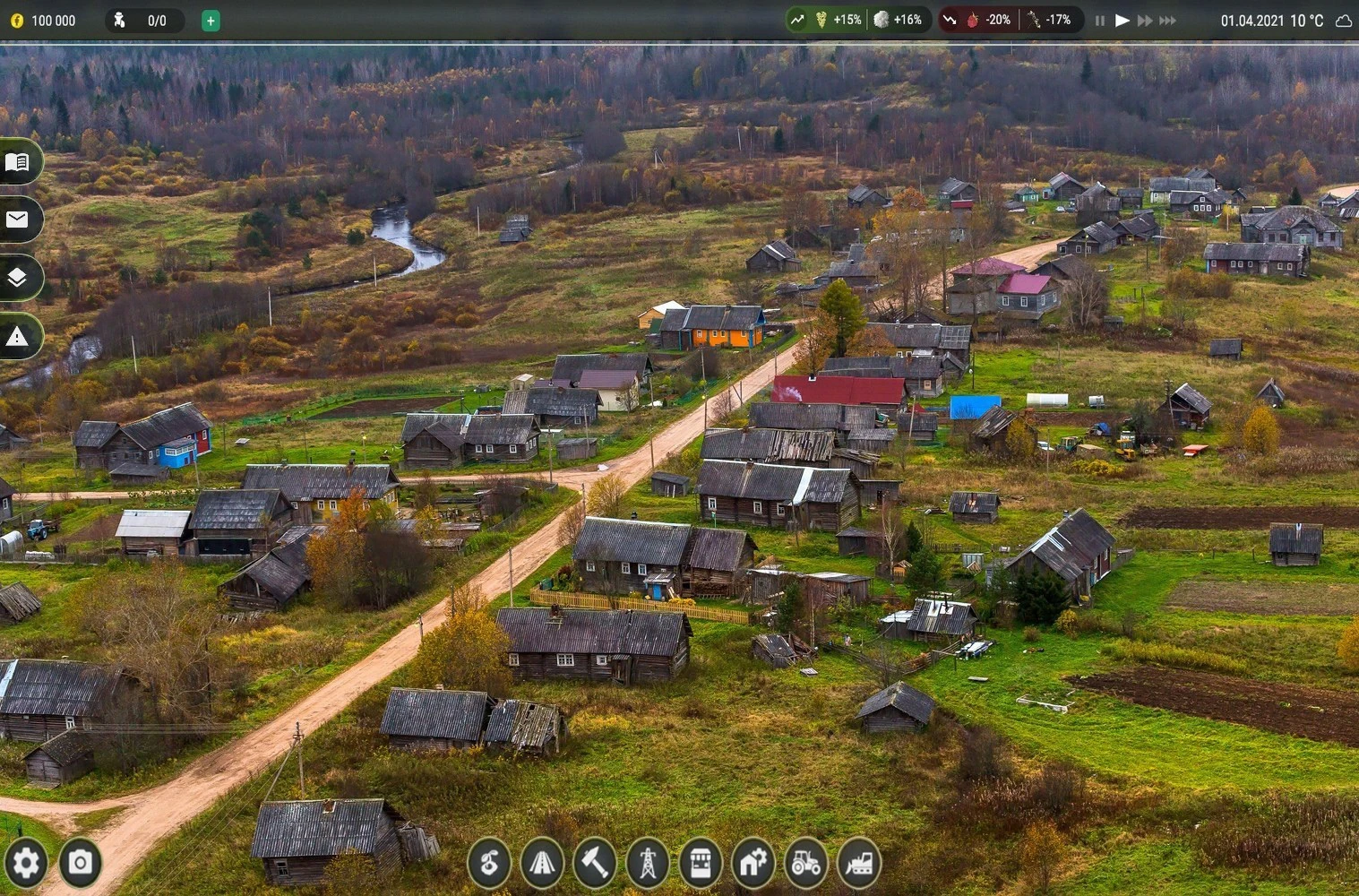The height and width of the screenshot is (896, 1359).
Task: Click the green plus to hire workers
Action: (211, 20)
